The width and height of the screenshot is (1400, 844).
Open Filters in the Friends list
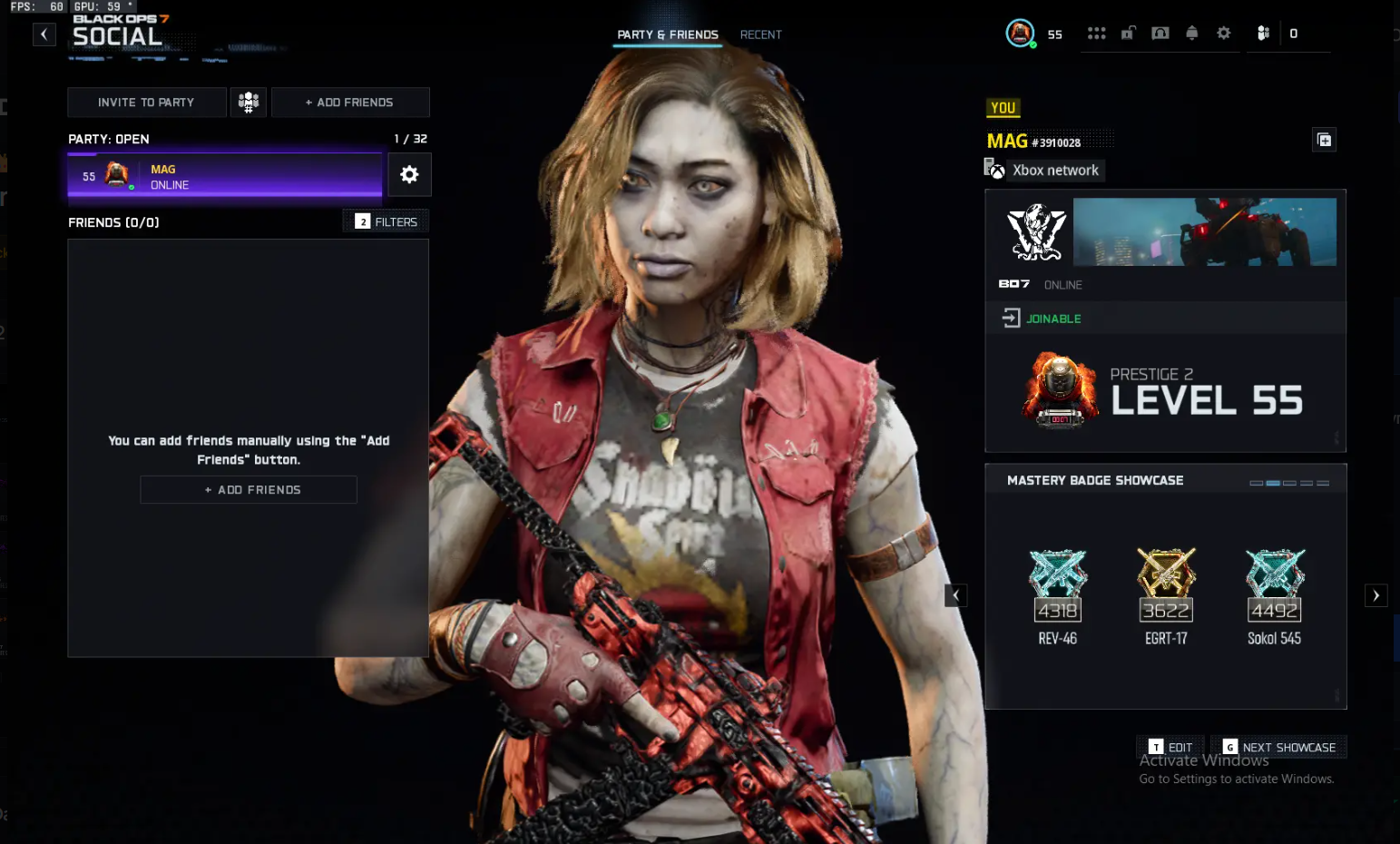385,221
